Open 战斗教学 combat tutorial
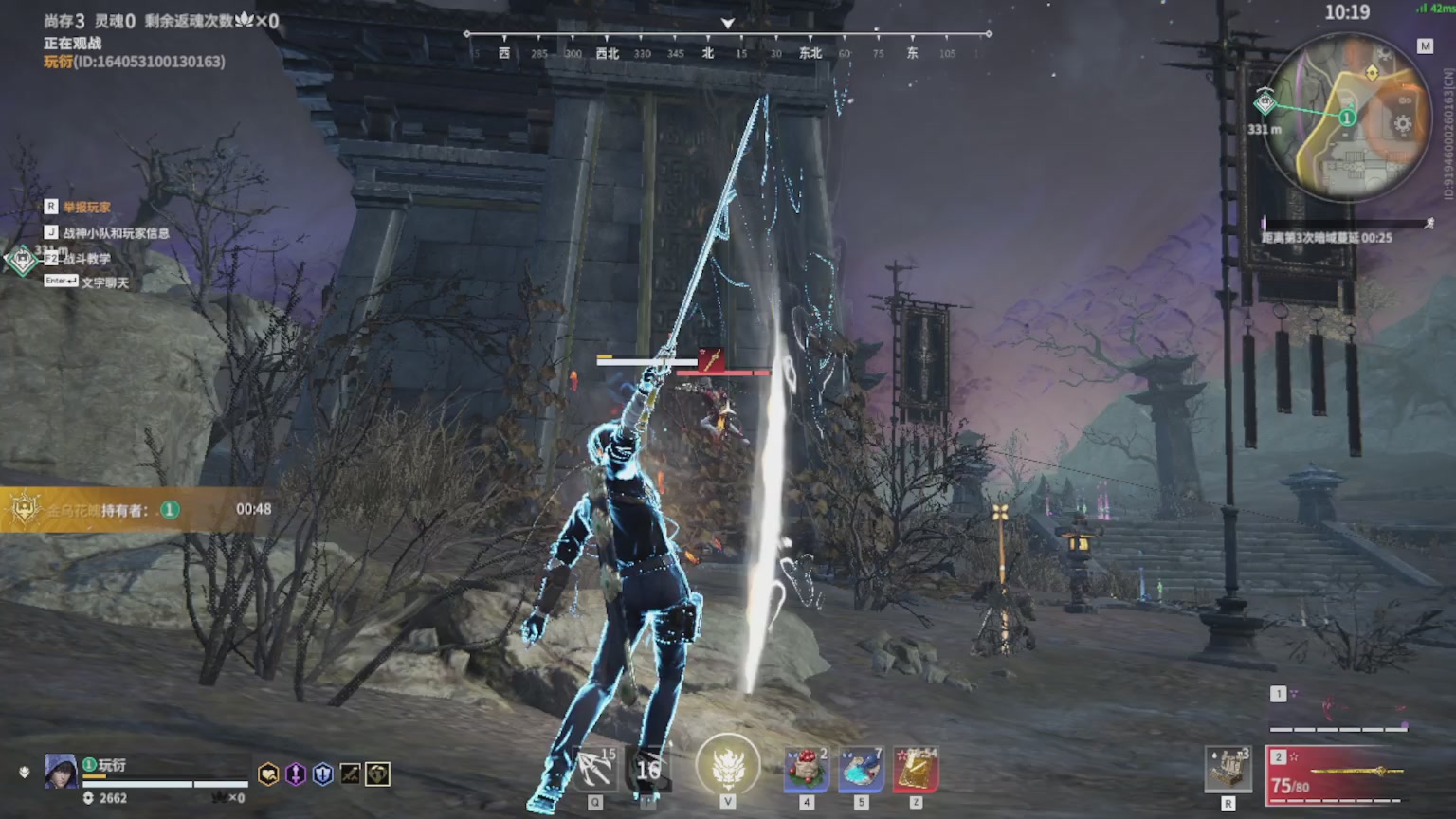This screenshot has width=1456, height=819. pos(86,258)
